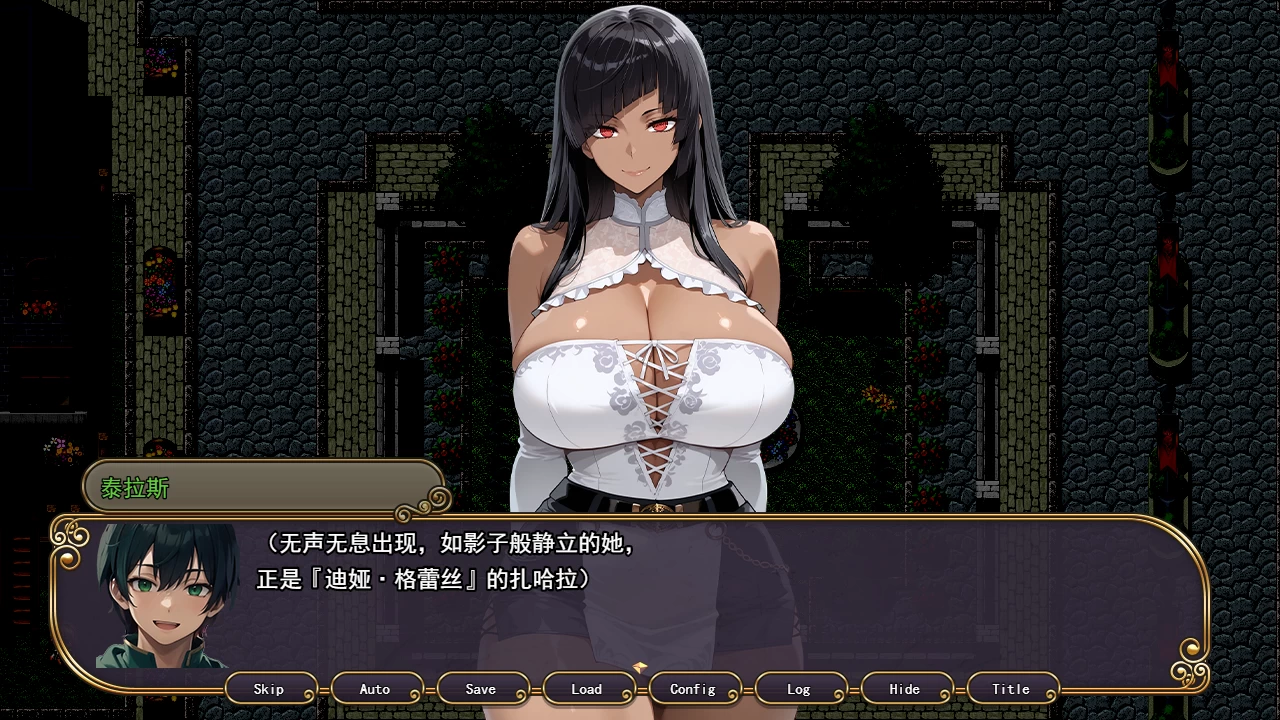View the message Log
The width and height of the screenshot is (1280, 720).
[x=799, y=689]
